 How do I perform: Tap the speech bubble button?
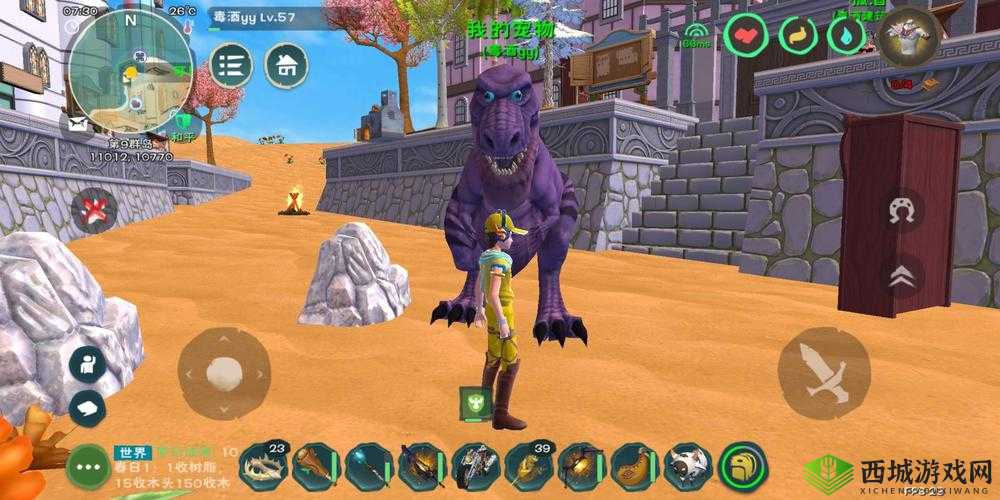coord(87,408)
